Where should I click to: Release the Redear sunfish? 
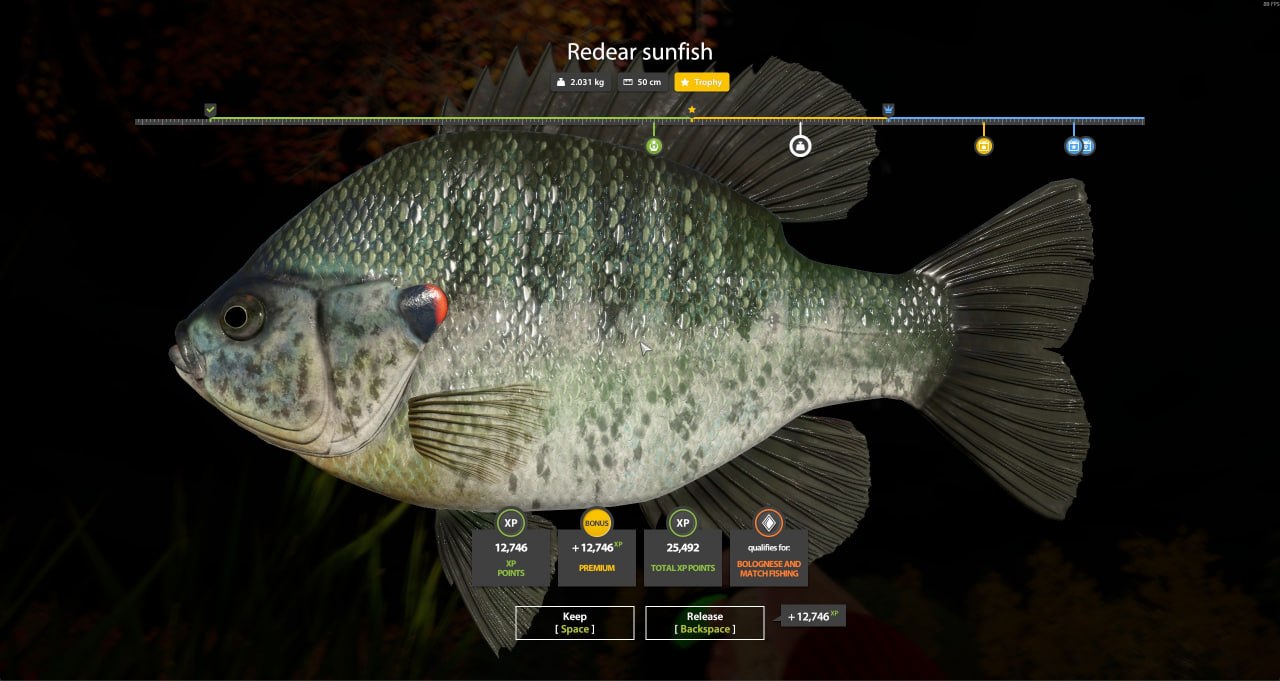[704, 622]
